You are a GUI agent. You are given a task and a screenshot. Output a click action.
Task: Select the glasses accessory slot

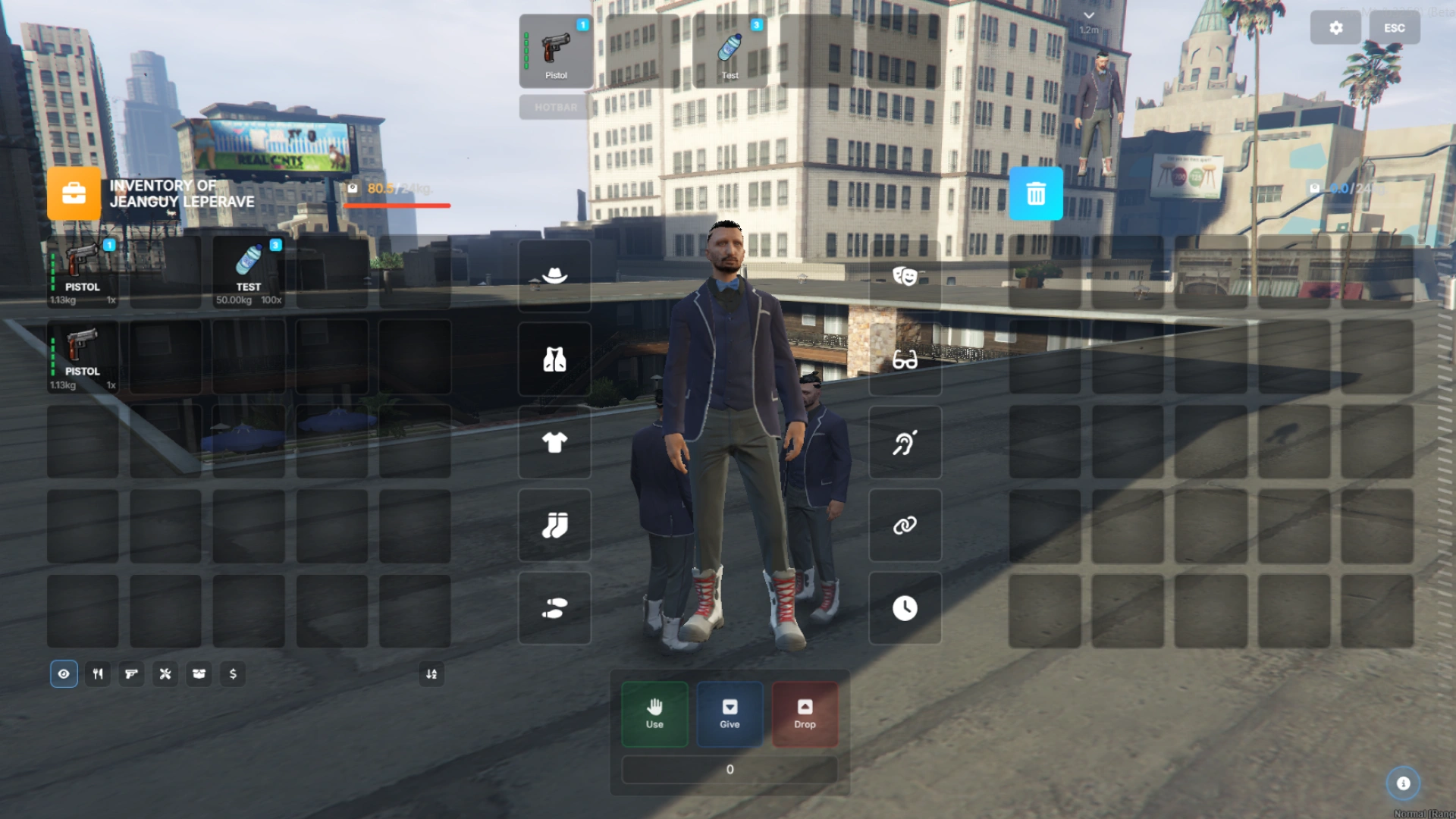tap(905, 359)
